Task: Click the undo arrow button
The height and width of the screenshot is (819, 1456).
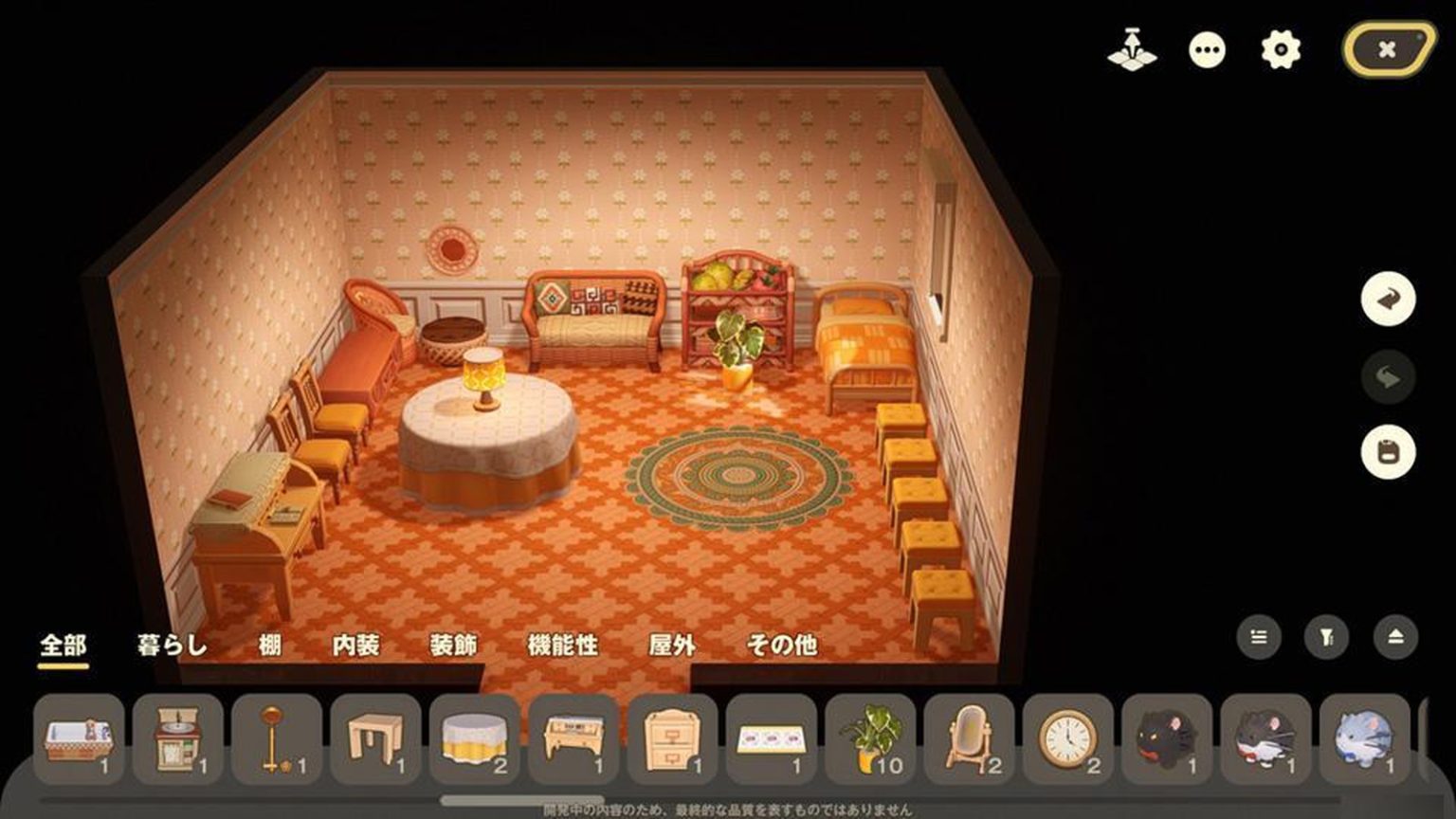Action: pos(1388,300)
